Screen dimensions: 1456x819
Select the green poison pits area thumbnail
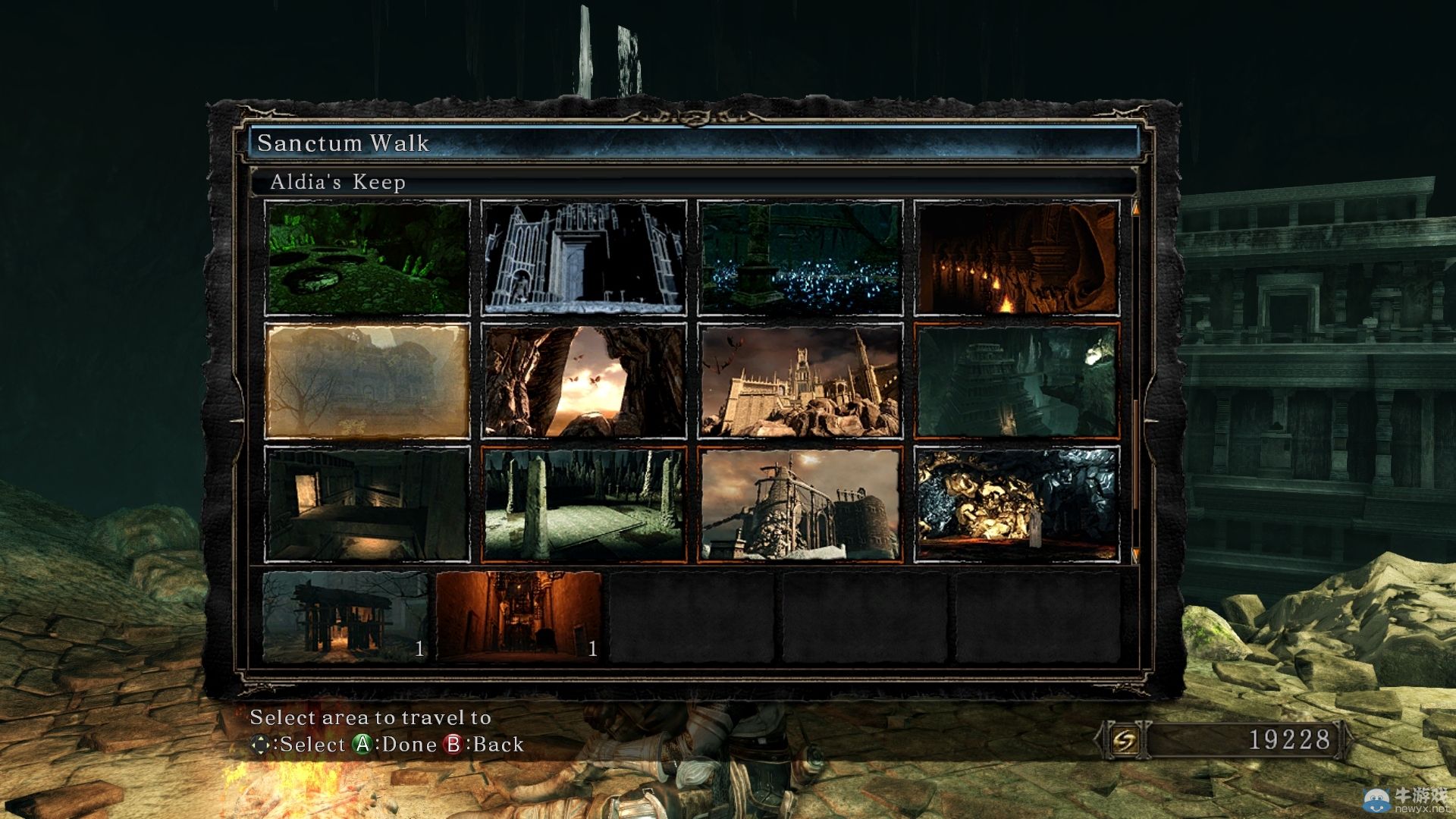point(367,258)
